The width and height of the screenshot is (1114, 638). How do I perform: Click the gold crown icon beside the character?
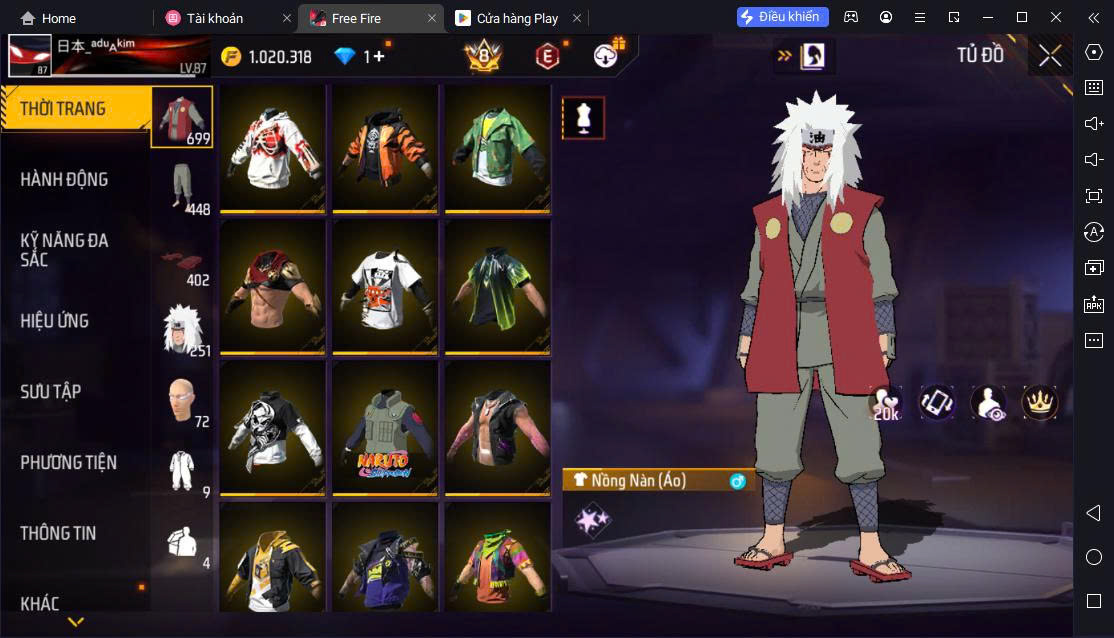coord(1039,402)
